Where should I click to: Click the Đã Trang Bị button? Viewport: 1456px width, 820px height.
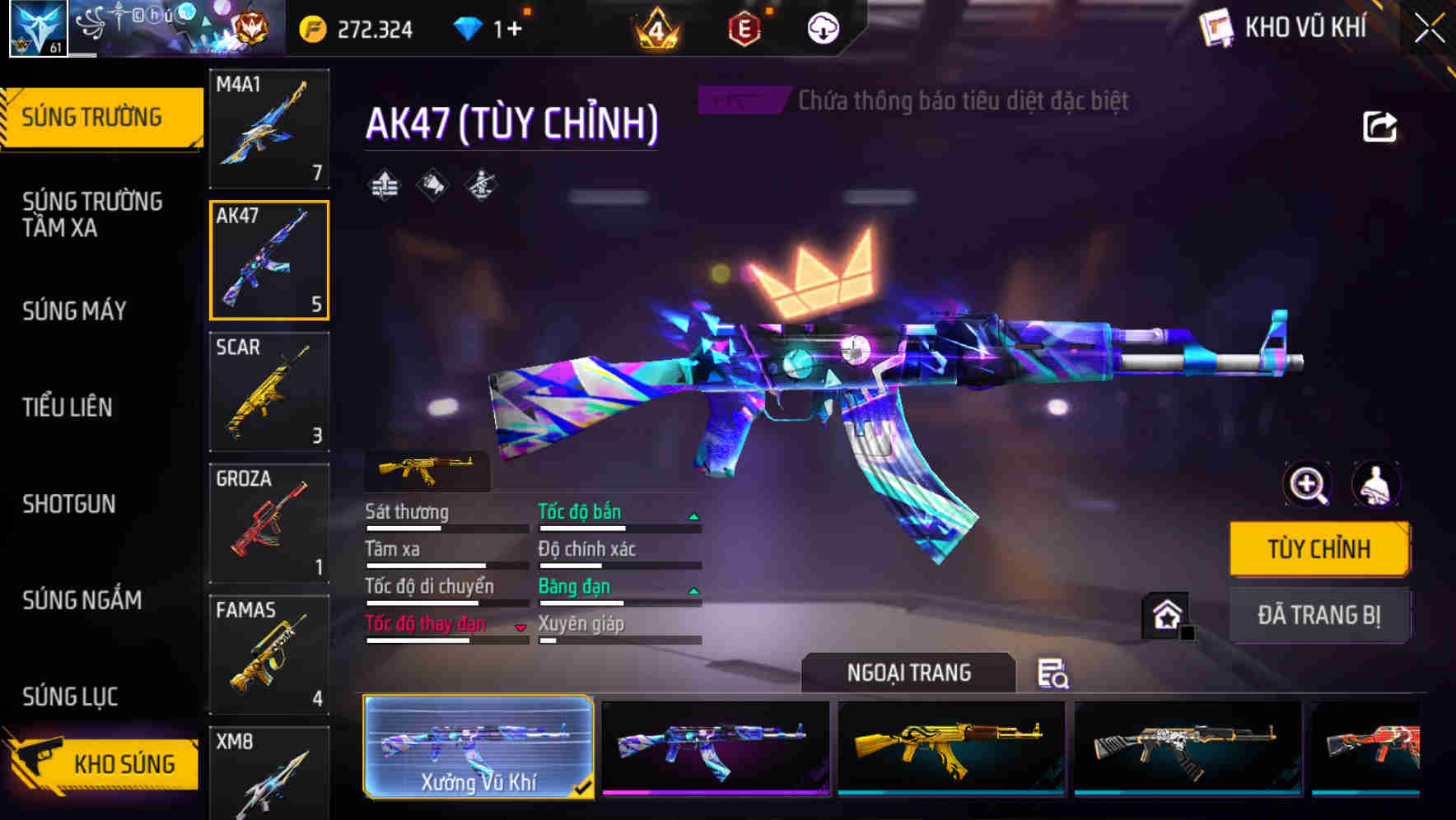click(1319, 616)
